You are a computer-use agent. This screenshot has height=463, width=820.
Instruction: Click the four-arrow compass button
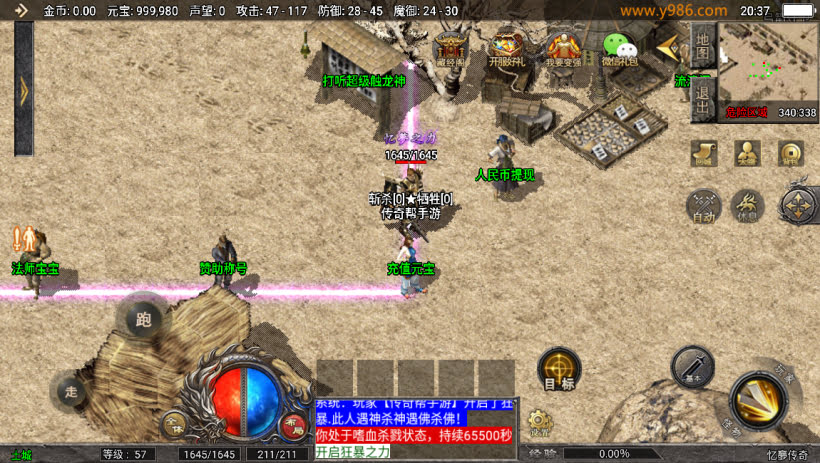click(x=798, y=205)
